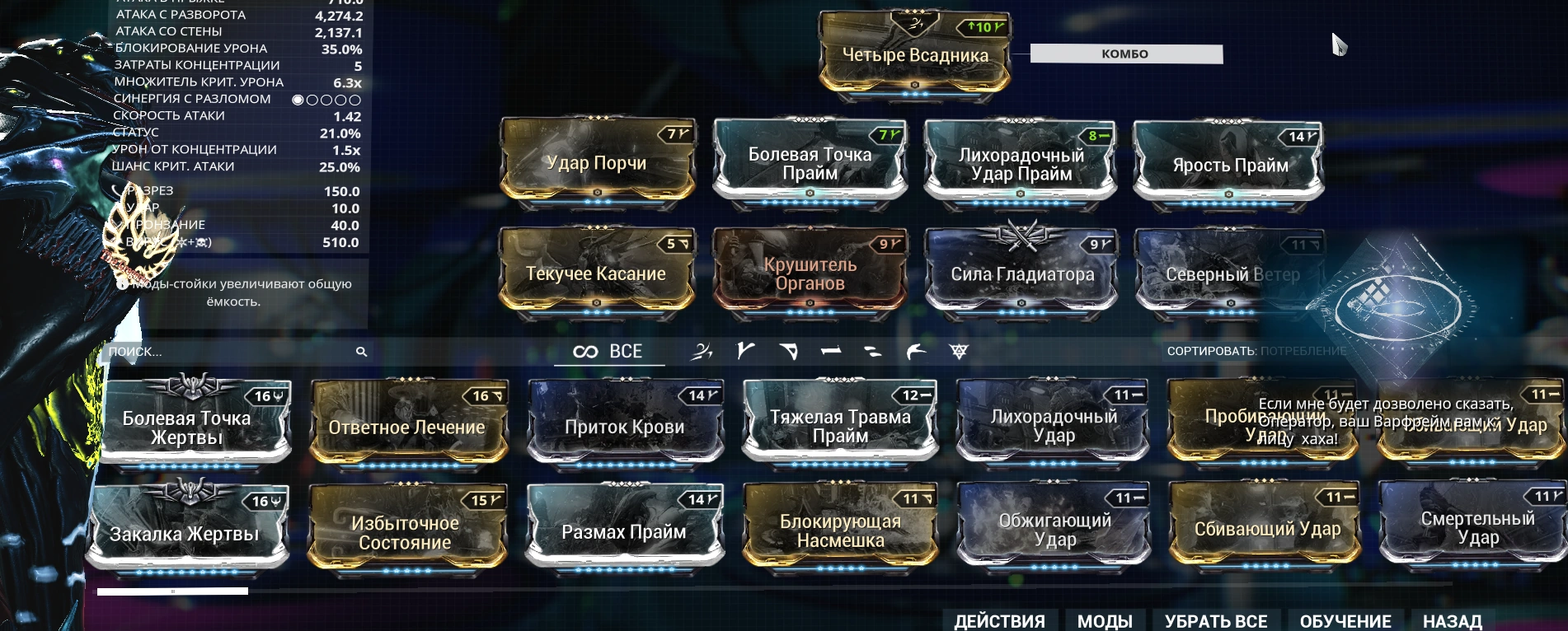Expand the КОМБО panel
This screenshot has width=1568, height=631.
click(1126, 54)
